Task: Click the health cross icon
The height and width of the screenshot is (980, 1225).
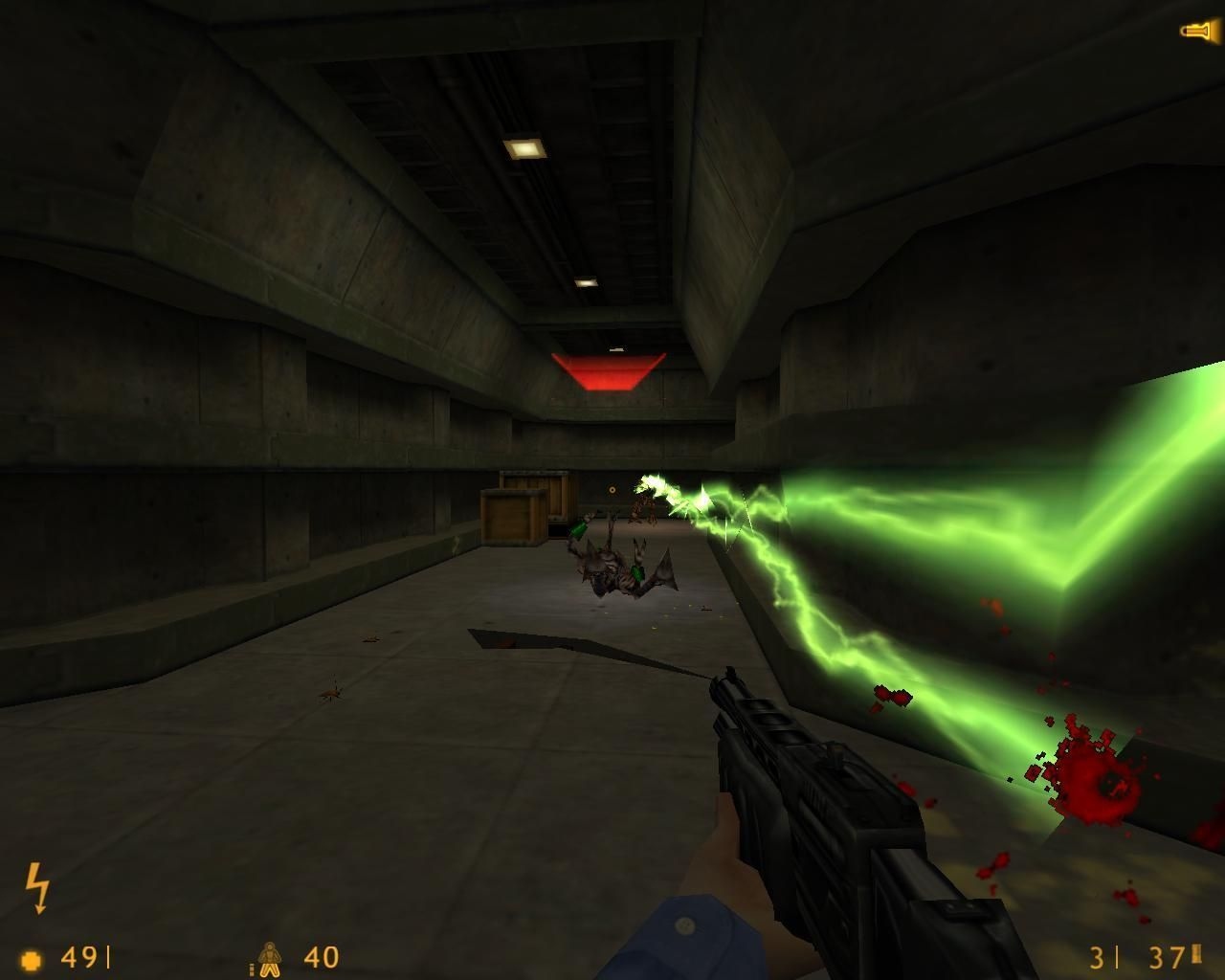Action: point(33,957)
